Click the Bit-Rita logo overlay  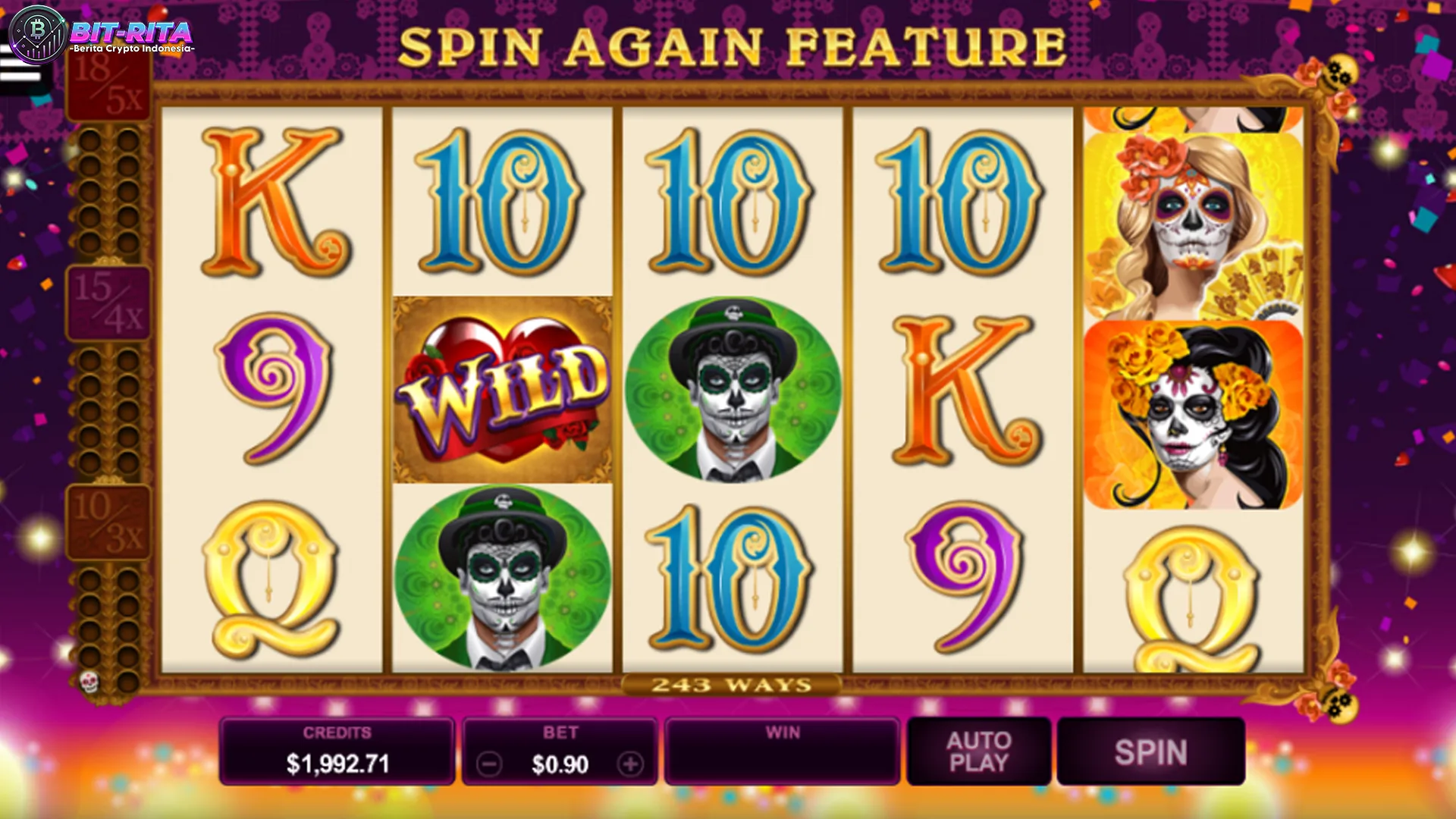tap(102, 34)
